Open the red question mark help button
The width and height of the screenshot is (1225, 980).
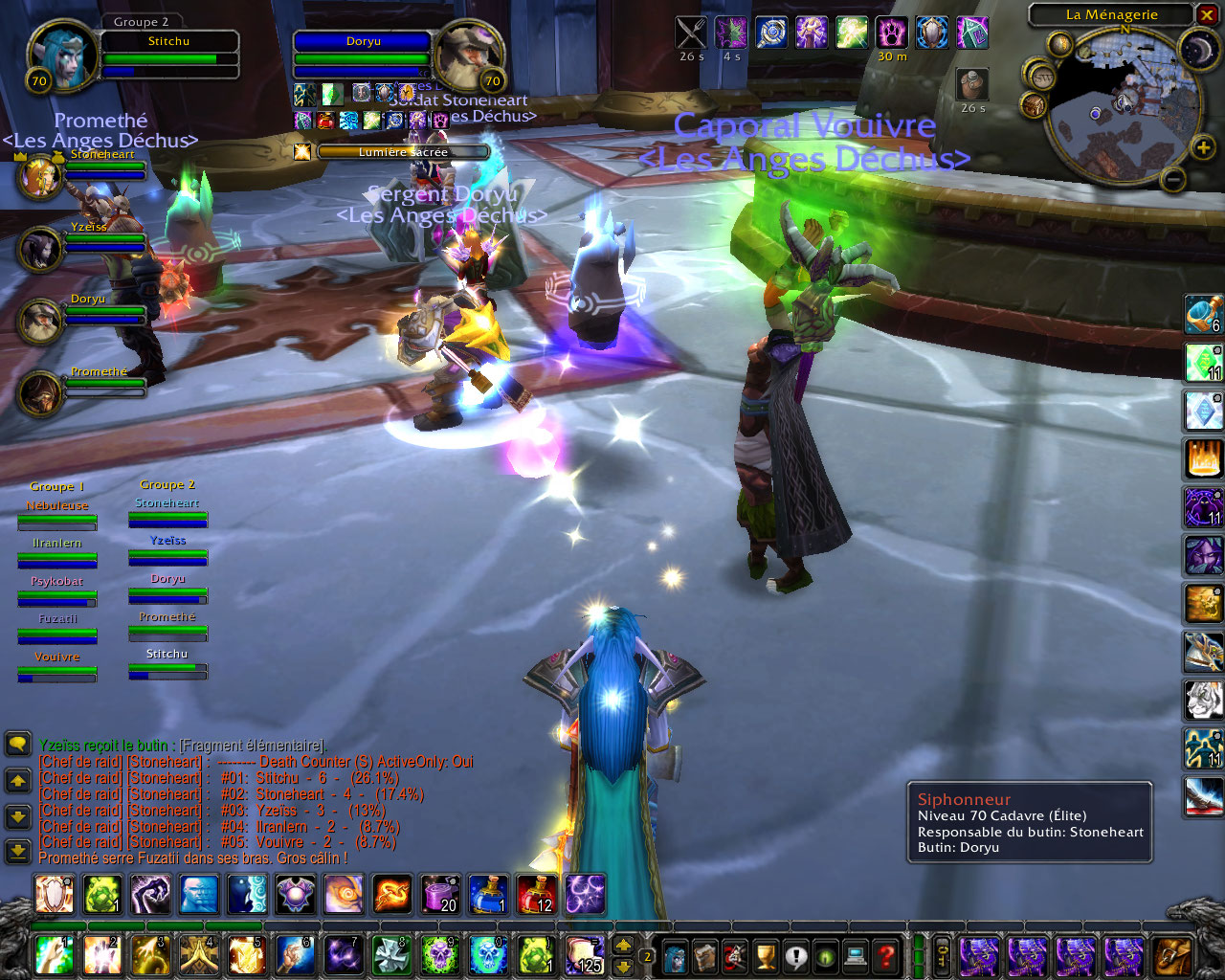click(x=887, y=956)
